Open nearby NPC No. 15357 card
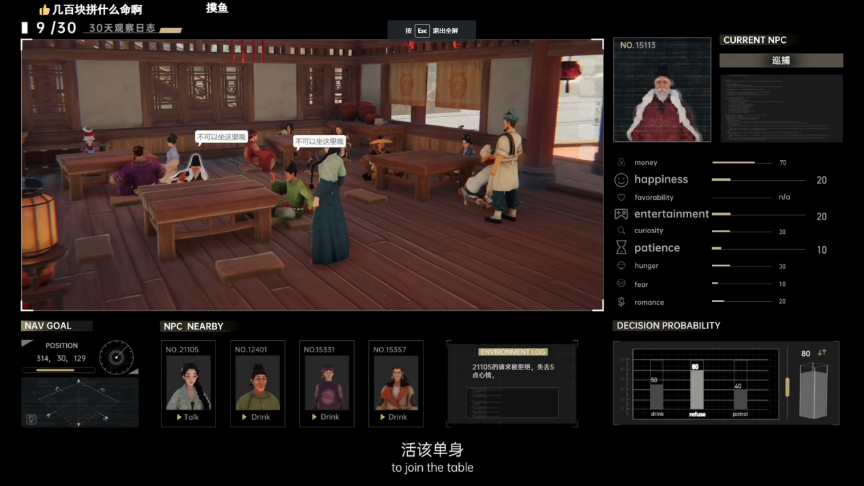 coord(395,384)
